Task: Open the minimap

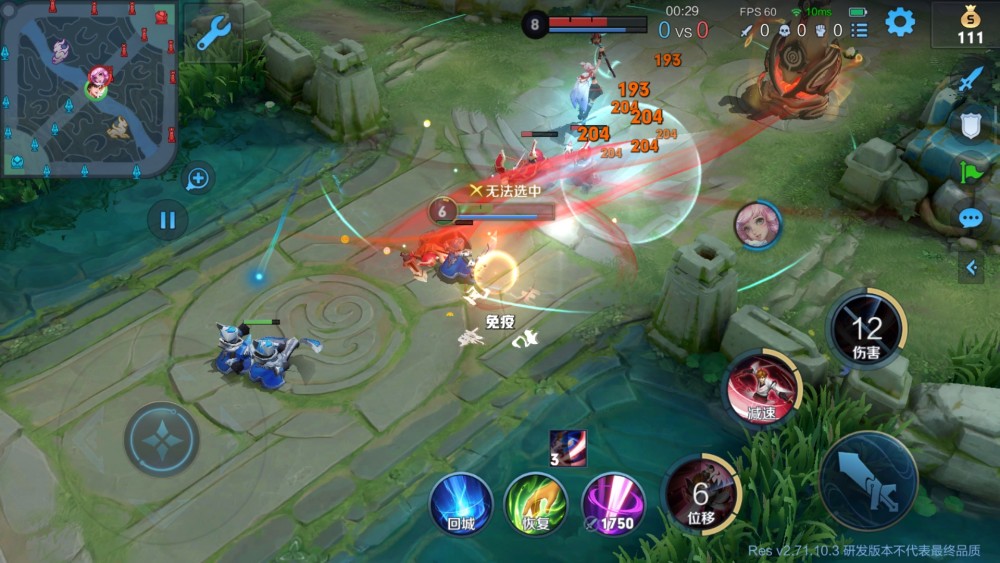Action: 90,88
